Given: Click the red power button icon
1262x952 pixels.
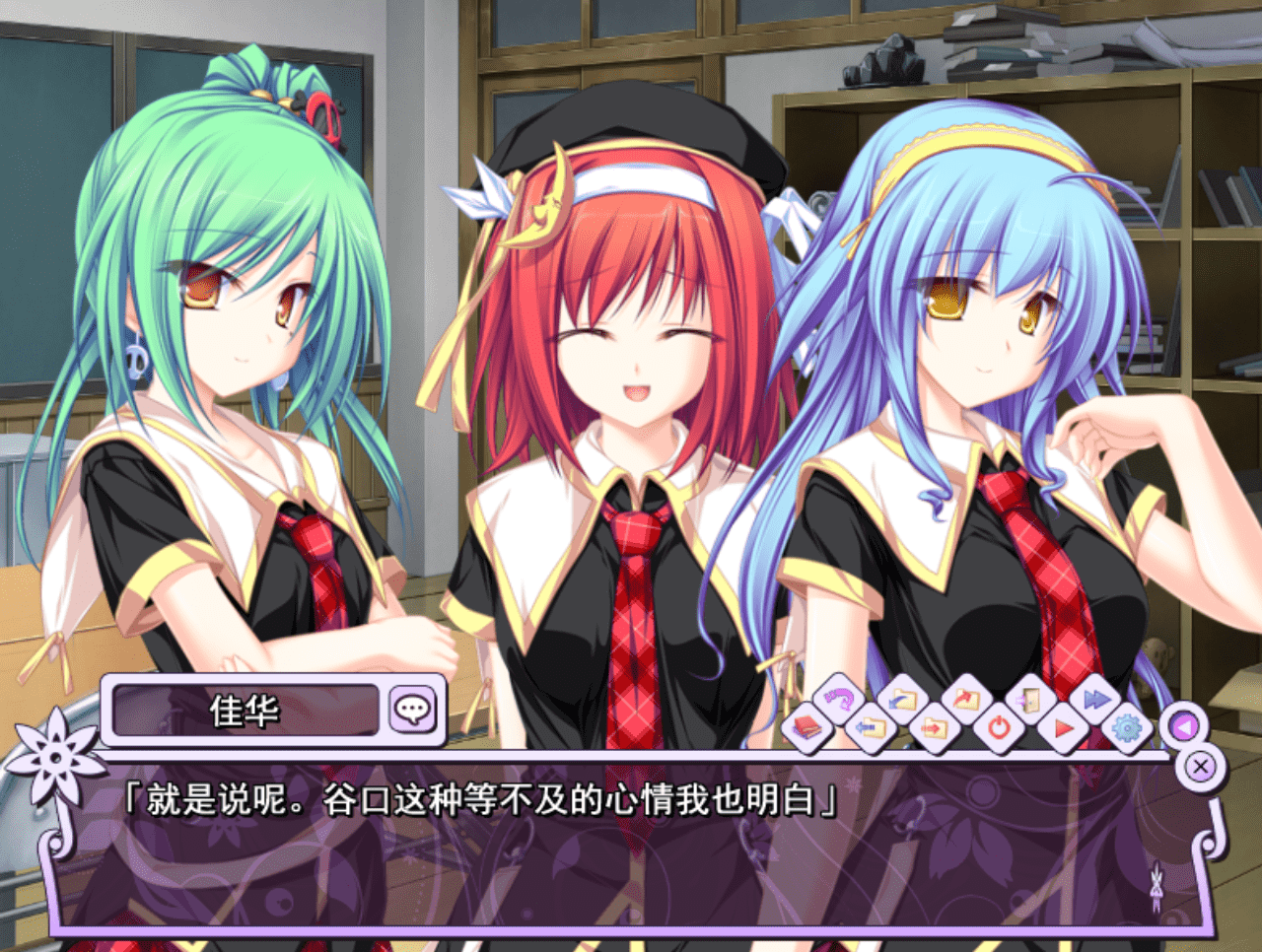Looking at the screenshot, I should coord(998,729).
